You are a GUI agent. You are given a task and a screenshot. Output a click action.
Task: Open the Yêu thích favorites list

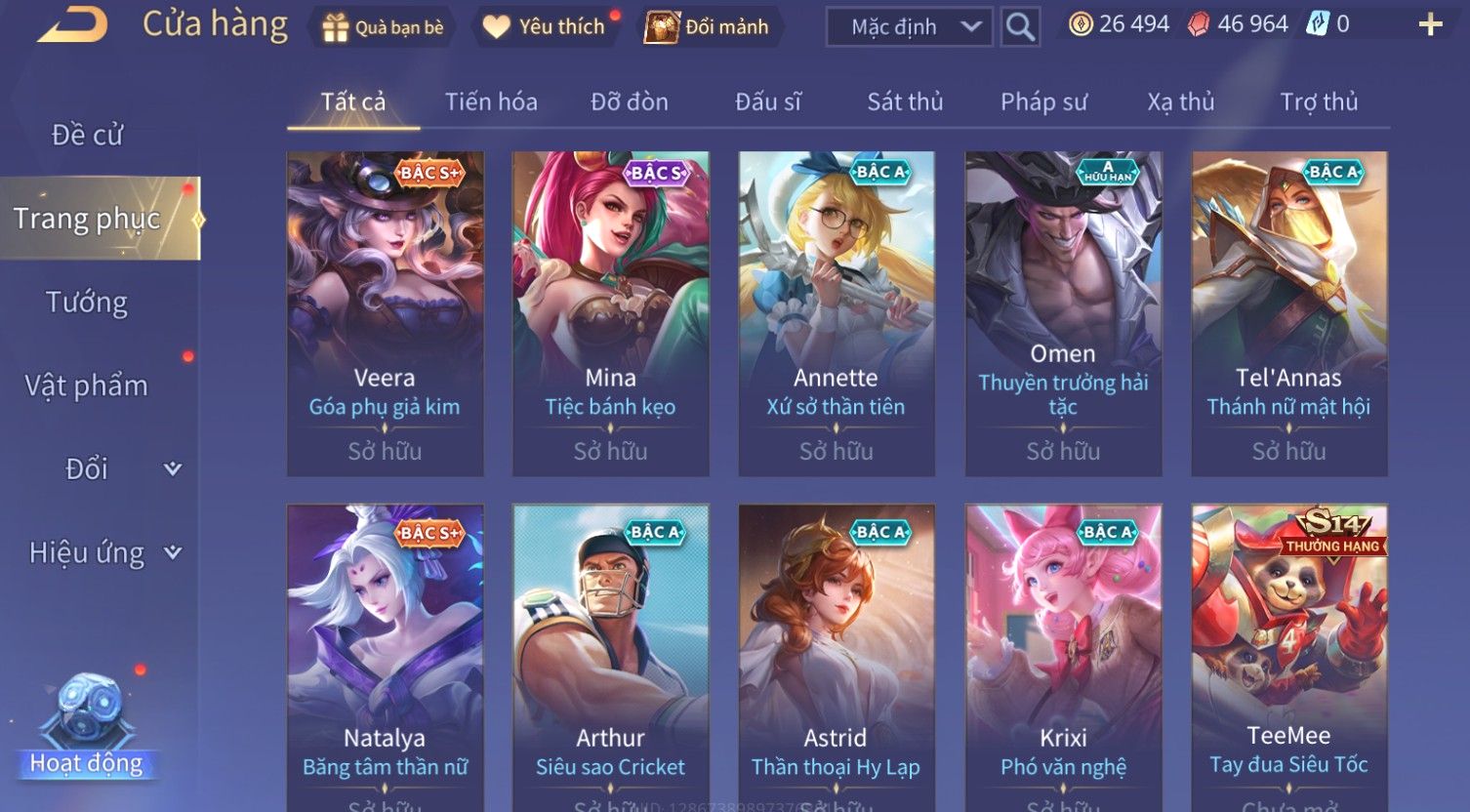[546, 27]
